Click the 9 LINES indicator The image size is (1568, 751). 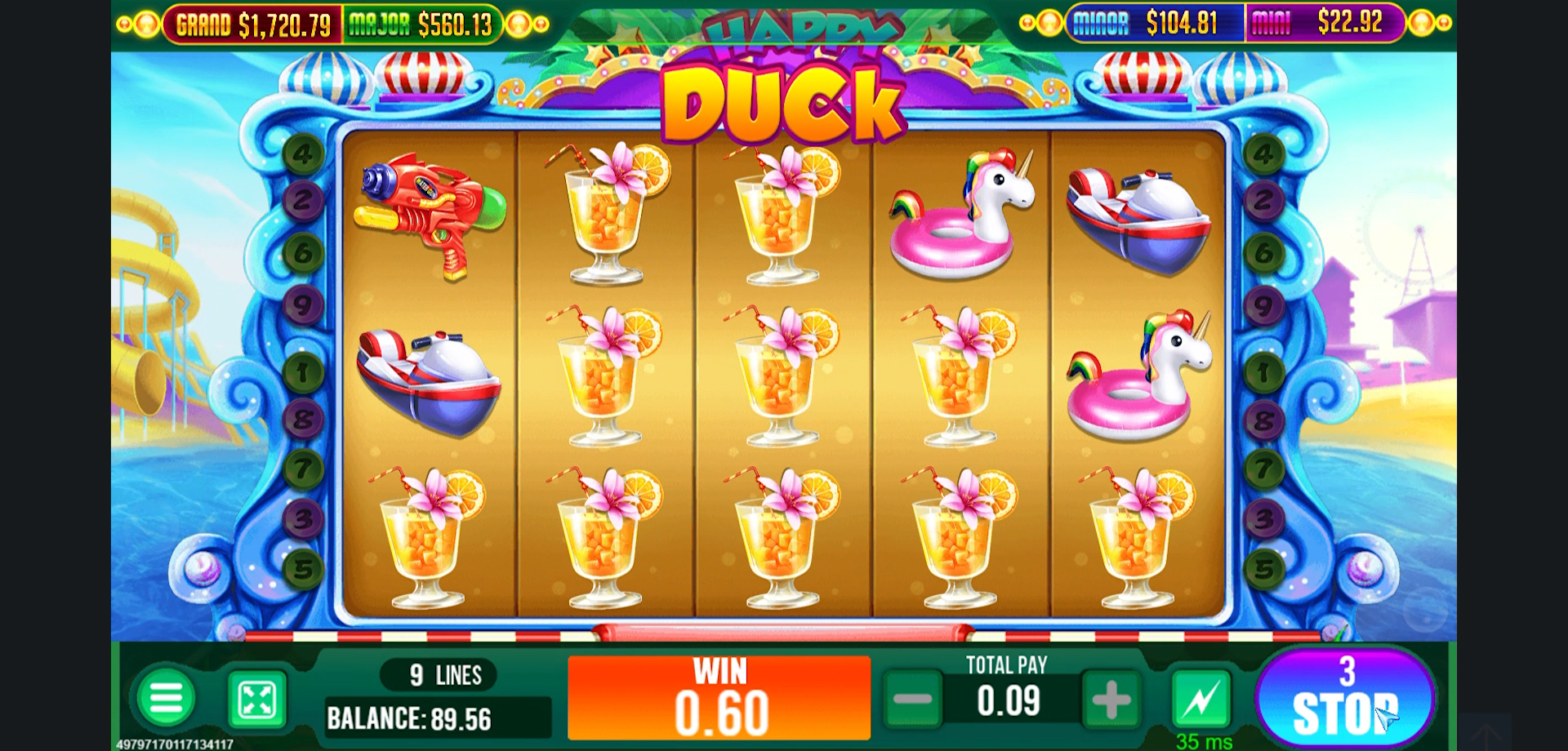click(x=437, y=673)
